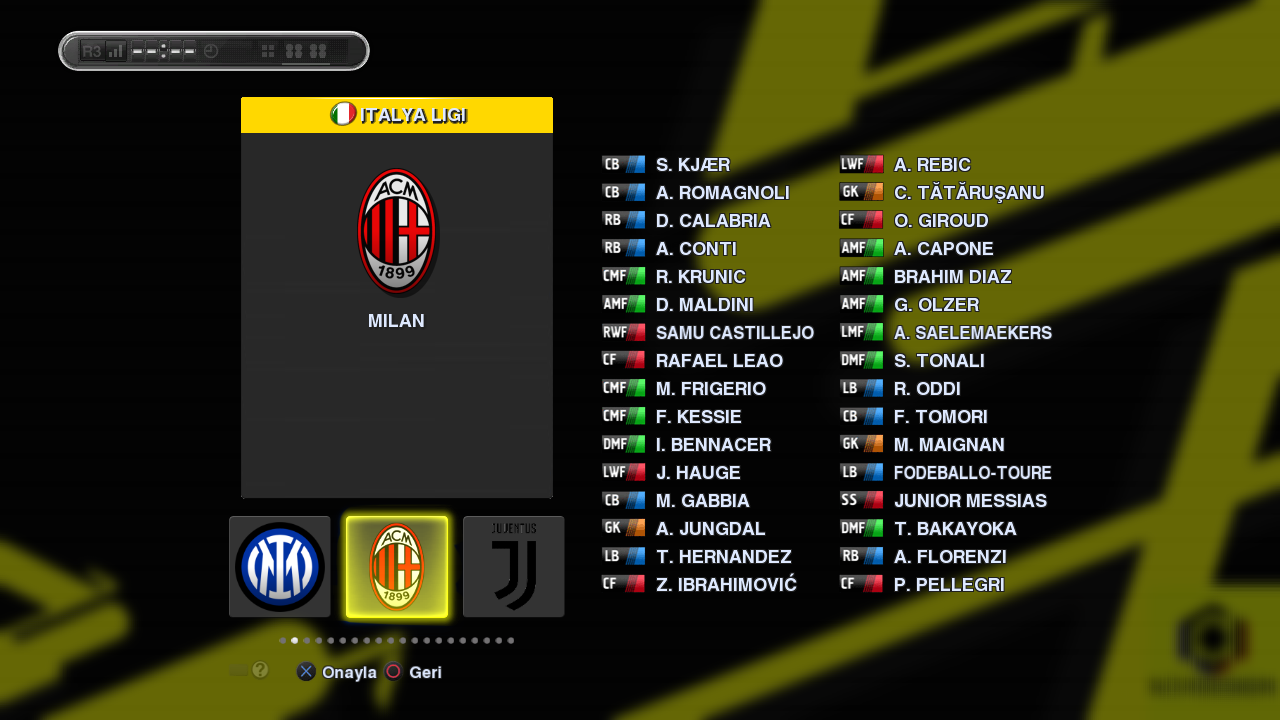The image size is (1280, 720).
Task: Choose F. Kessie in the player list
Action: tap(698, 417)
